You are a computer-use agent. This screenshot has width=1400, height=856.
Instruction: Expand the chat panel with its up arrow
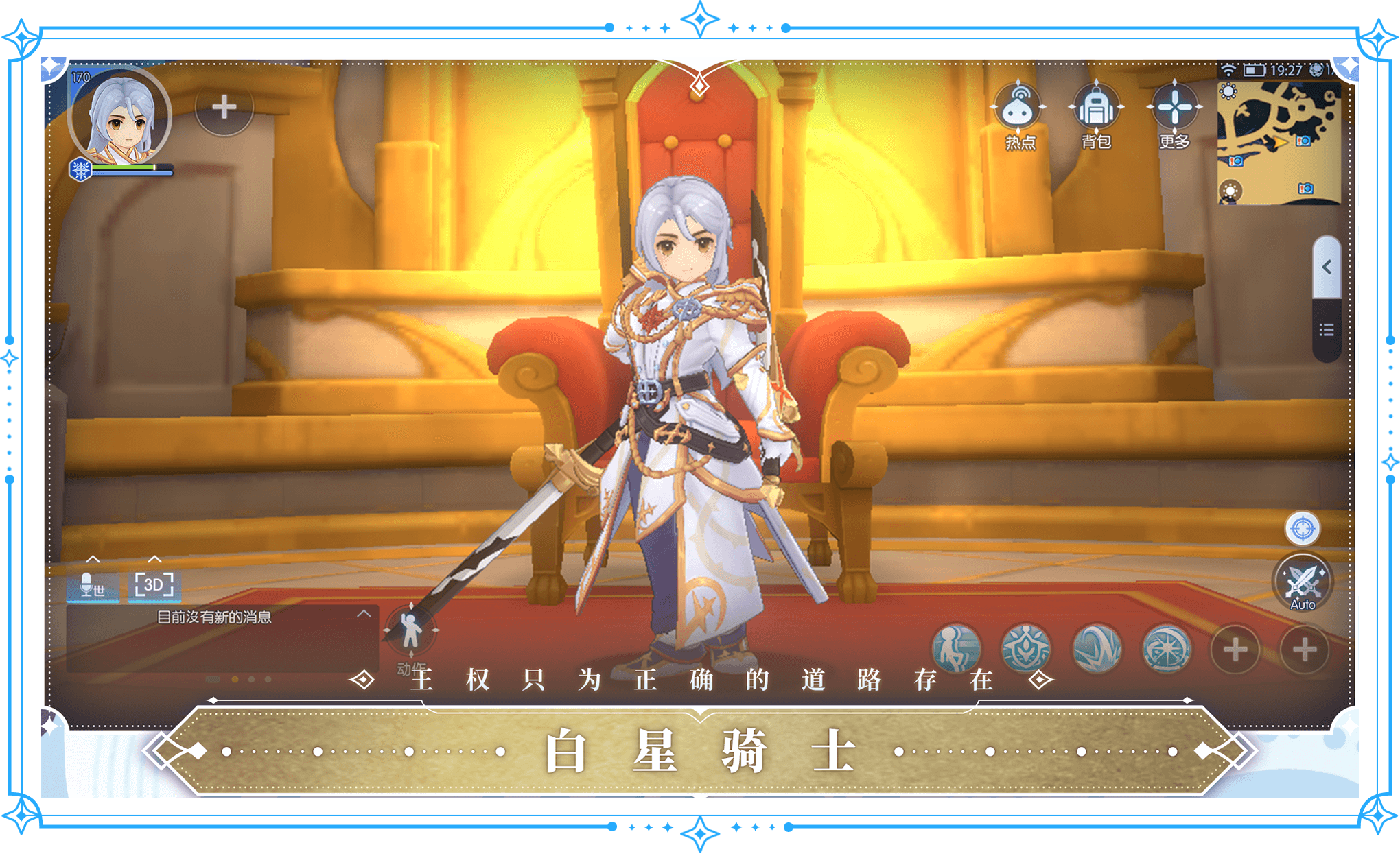tap(364, 614)
